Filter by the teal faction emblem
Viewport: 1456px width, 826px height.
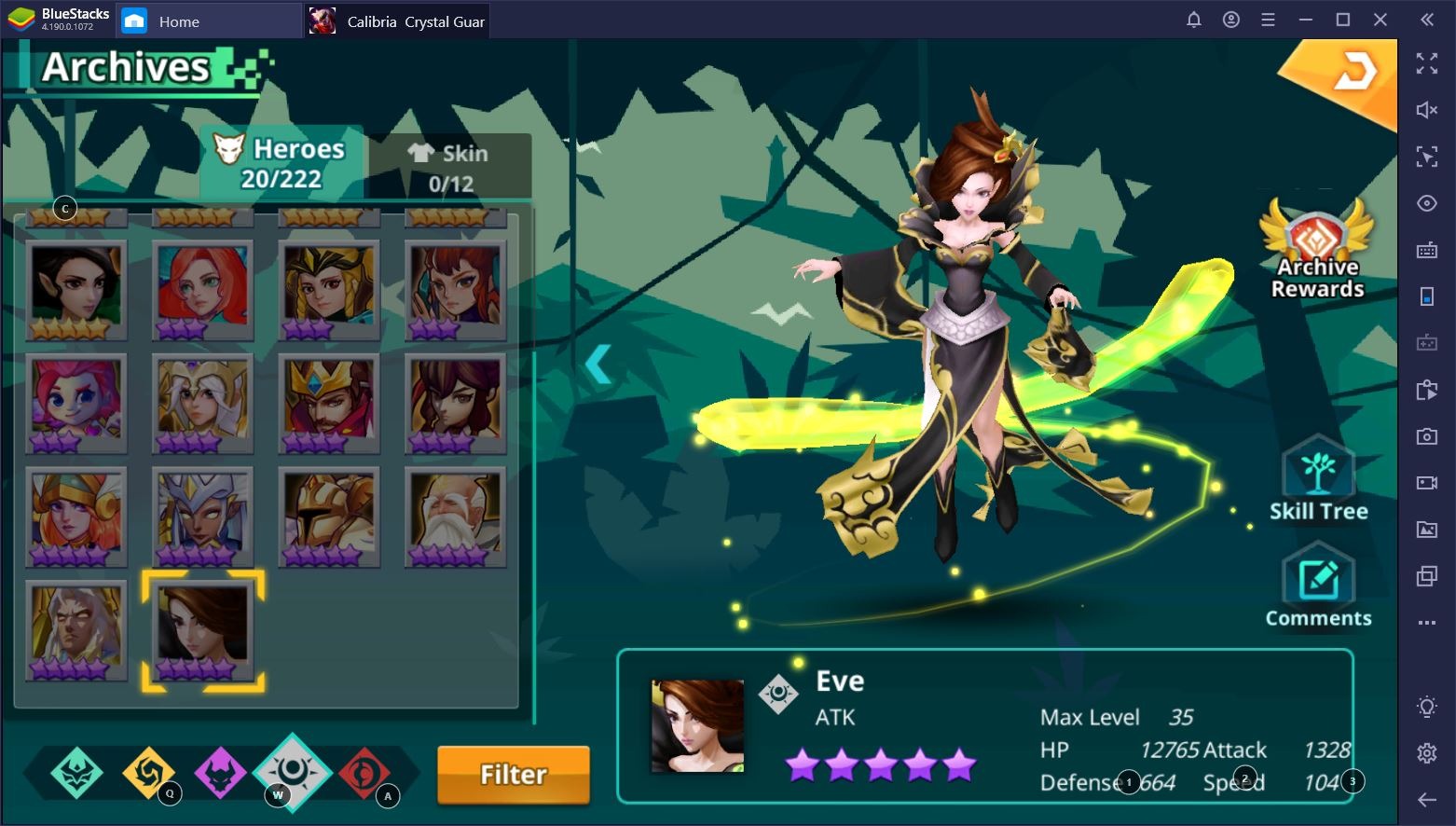click(x=76, y=773)
